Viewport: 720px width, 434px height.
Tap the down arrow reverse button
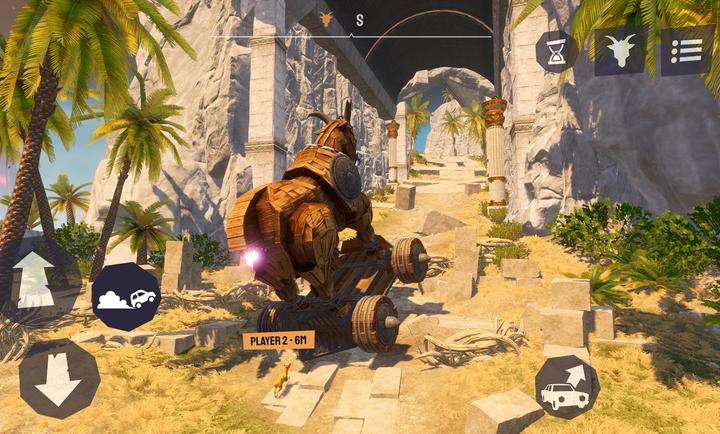click(x=58, y=379)
